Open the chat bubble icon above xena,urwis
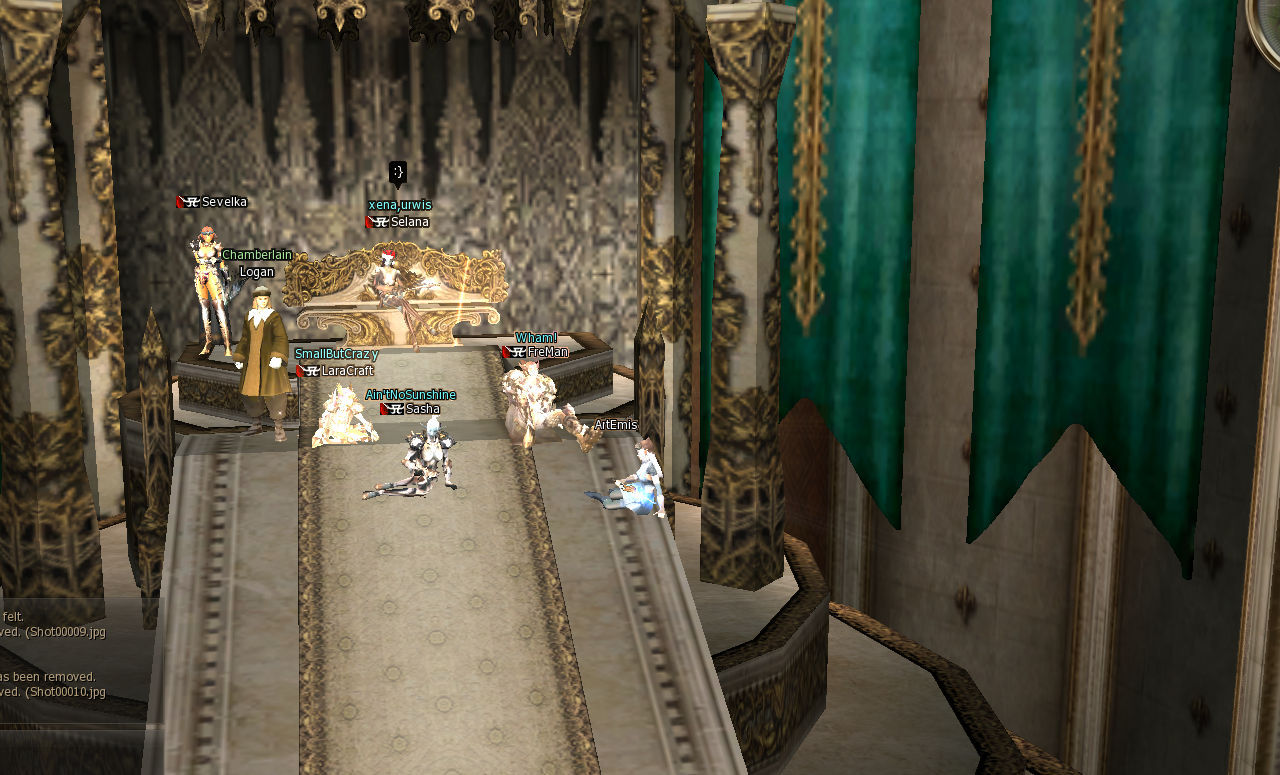1280x775 pixels. (398, 172)
